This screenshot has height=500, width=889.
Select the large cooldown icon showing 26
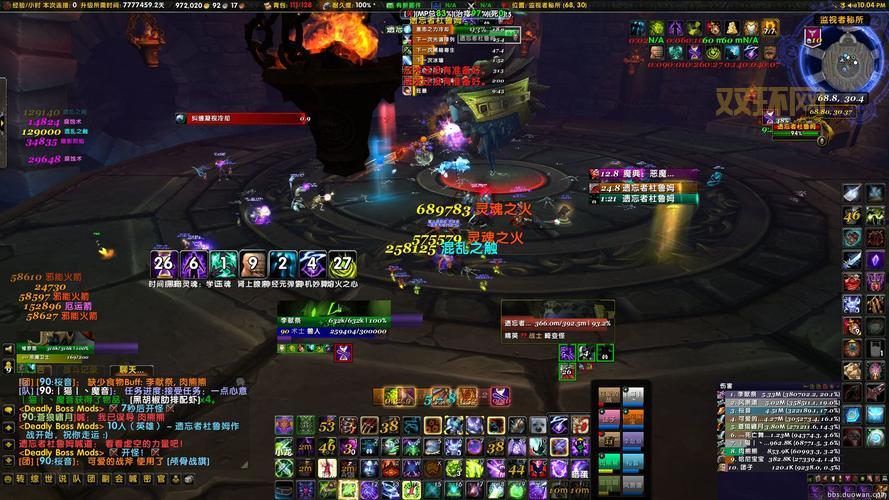click(x=164, y=265)
